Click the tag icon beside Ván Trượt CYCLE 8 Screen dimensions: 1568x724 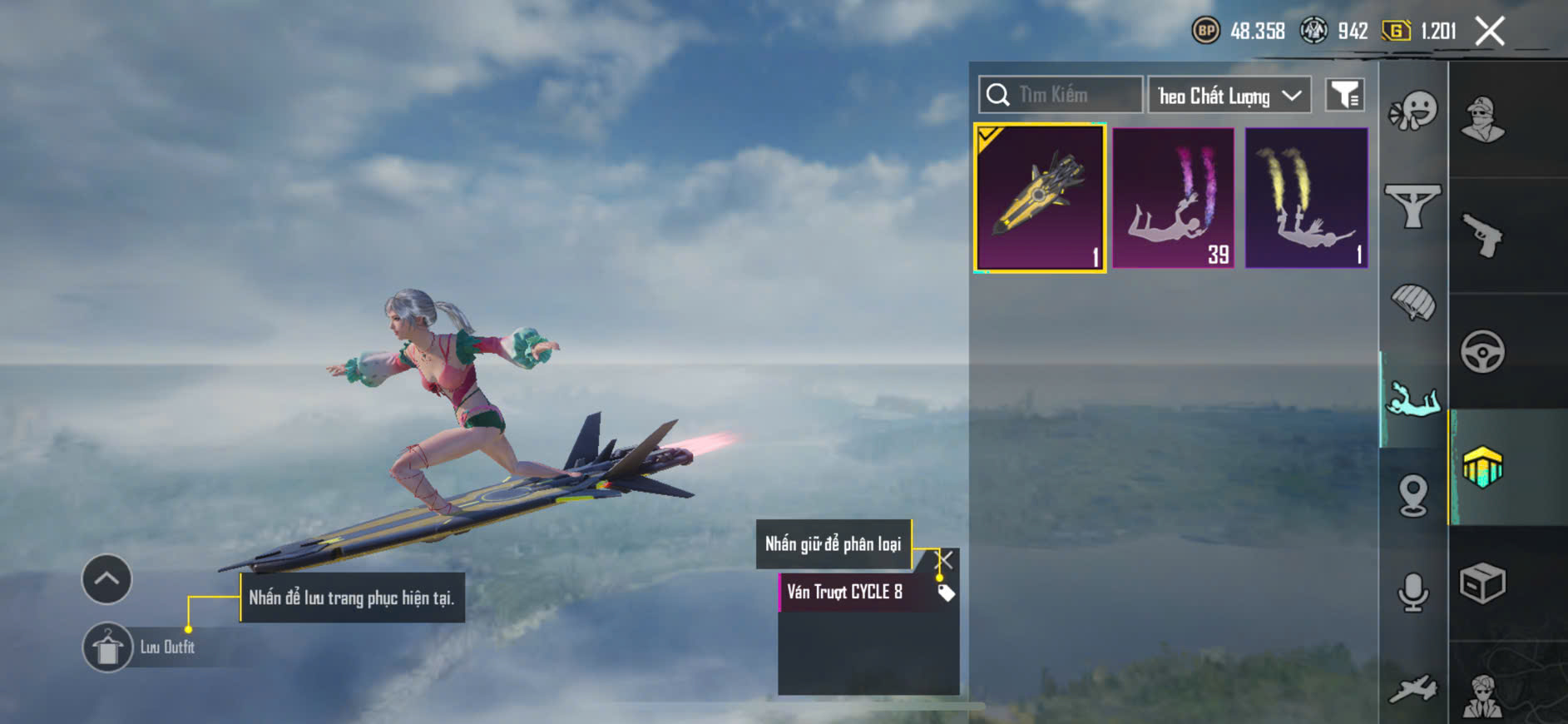(946, 593)
